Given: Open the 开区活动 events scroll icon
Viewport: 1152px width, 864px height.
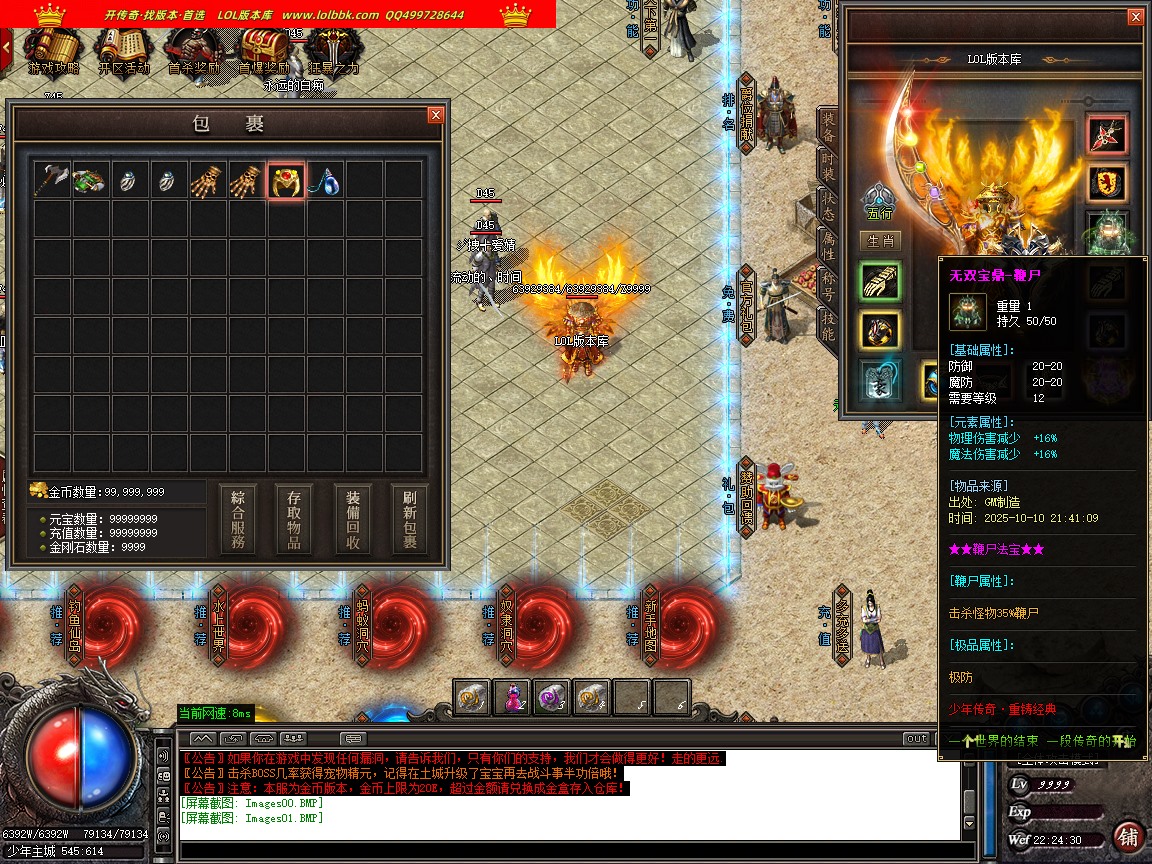Looking at the screenshot, I should [x=123, y=50].
